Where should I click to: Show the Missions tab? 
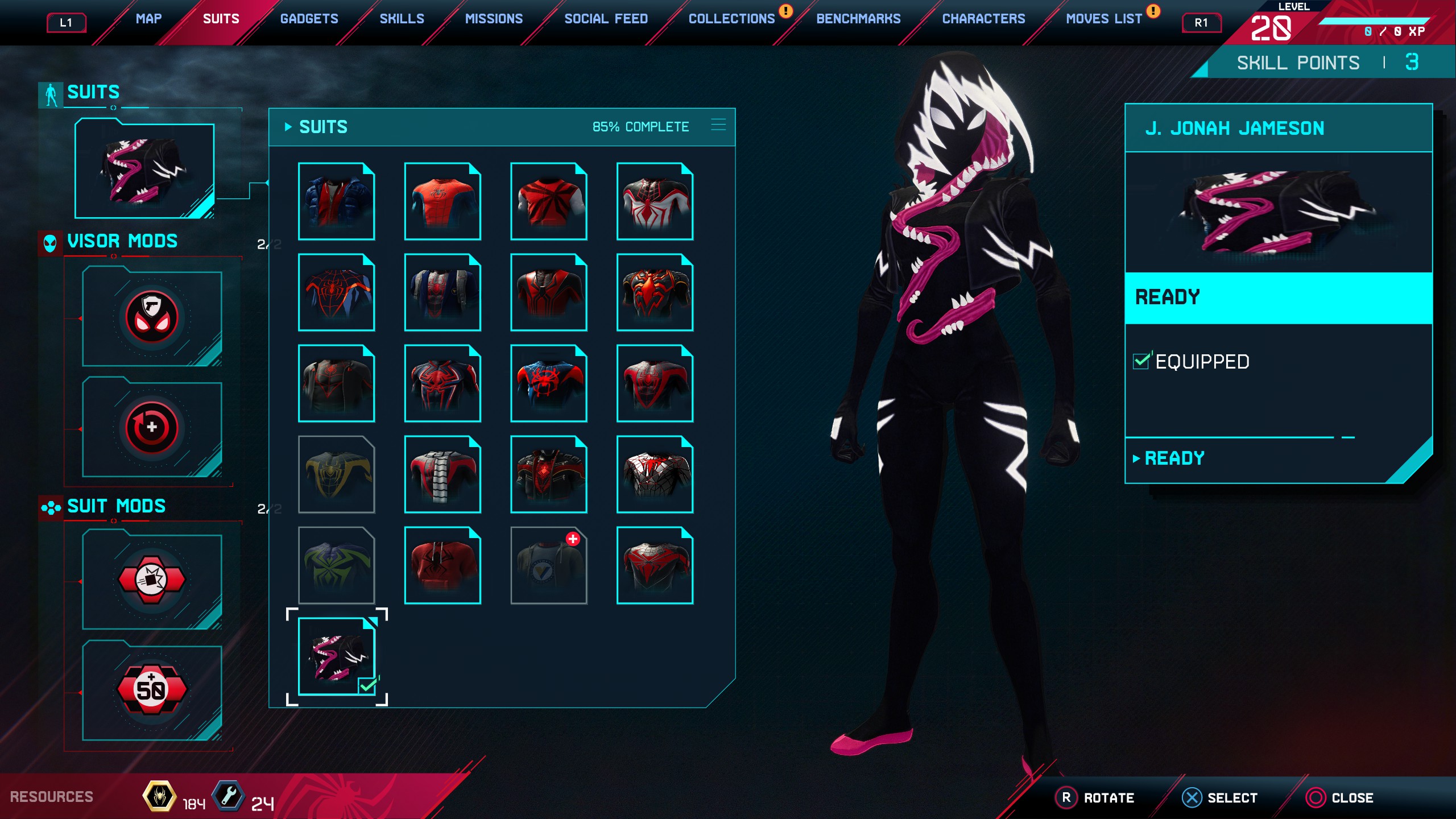point(494,19)
